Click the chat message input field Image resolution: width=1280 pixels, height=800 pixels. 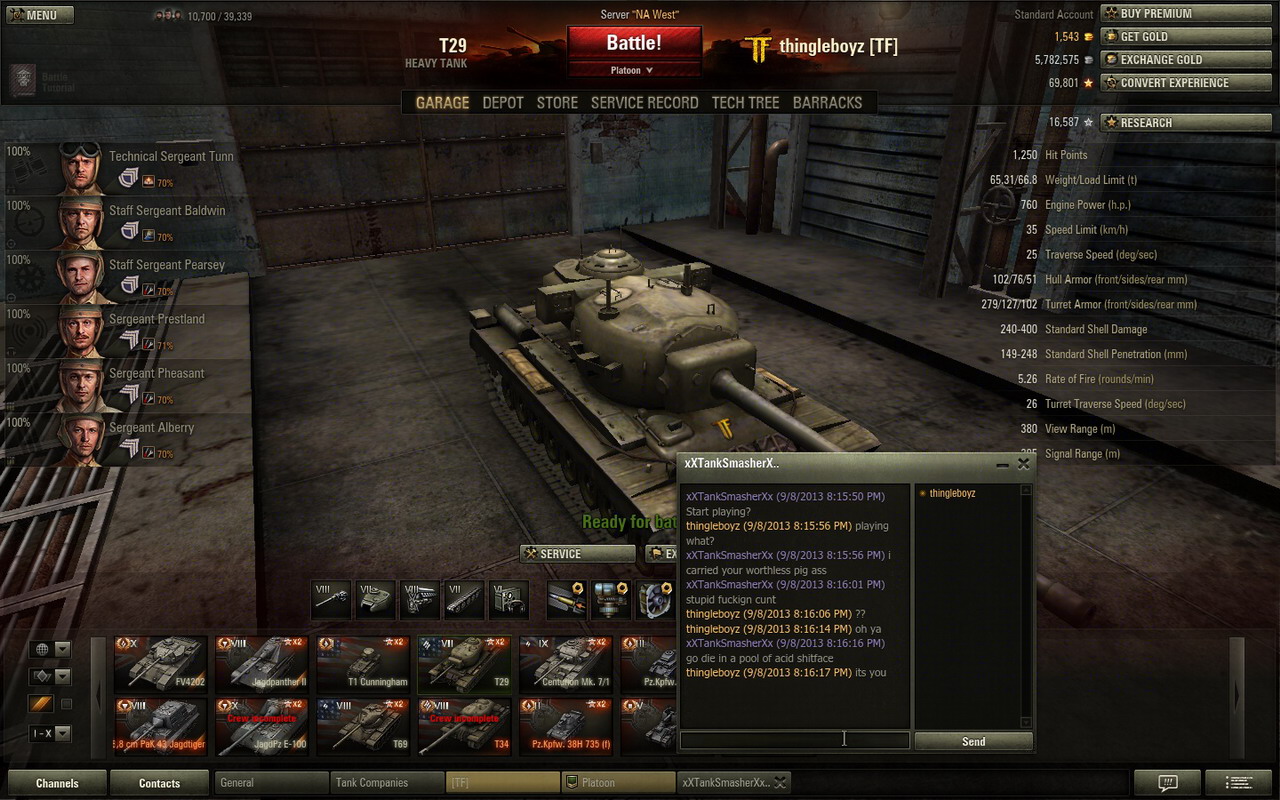(794, 741)
